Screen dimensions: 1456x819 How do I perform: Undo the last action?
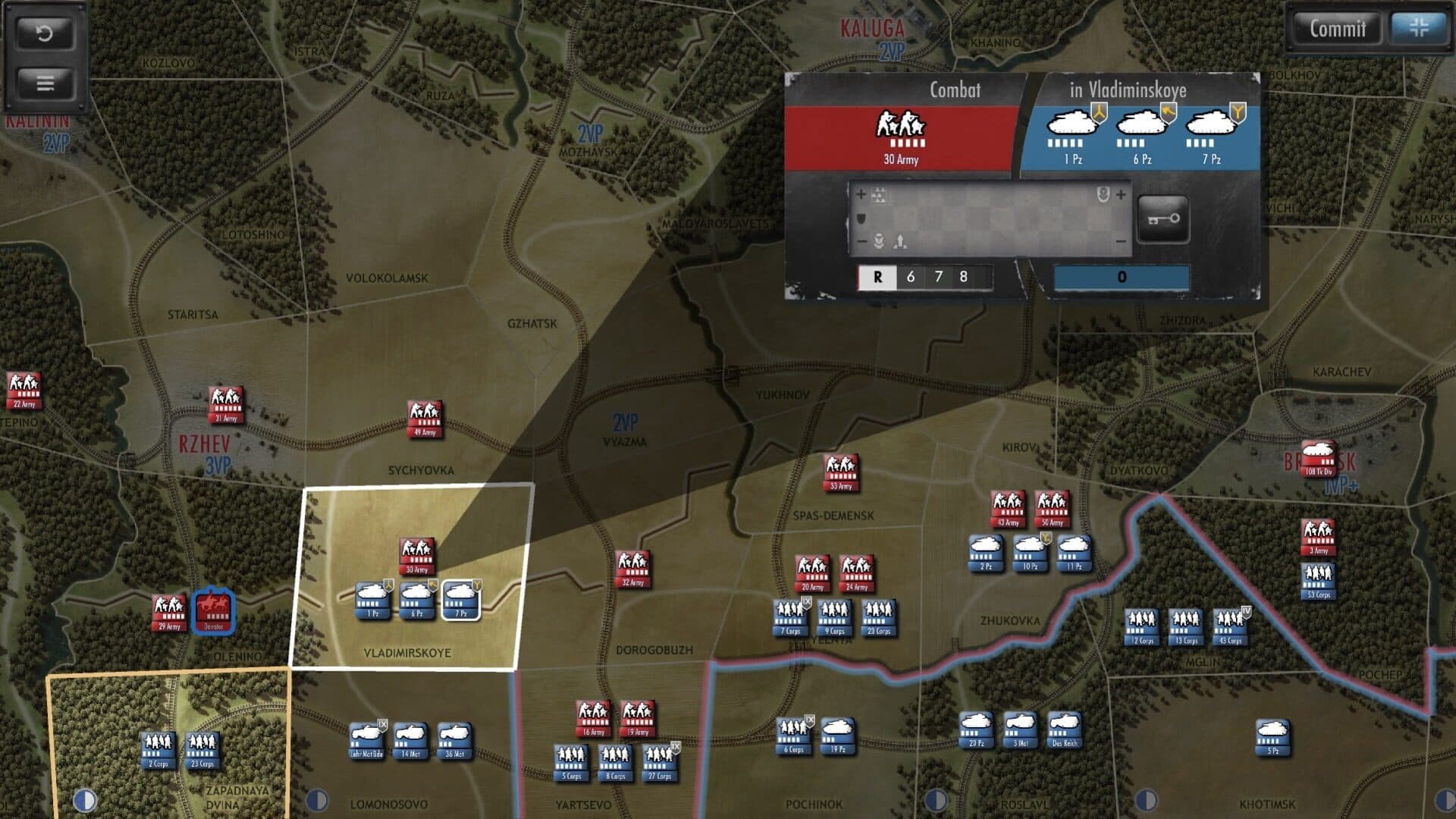point(45,33)
